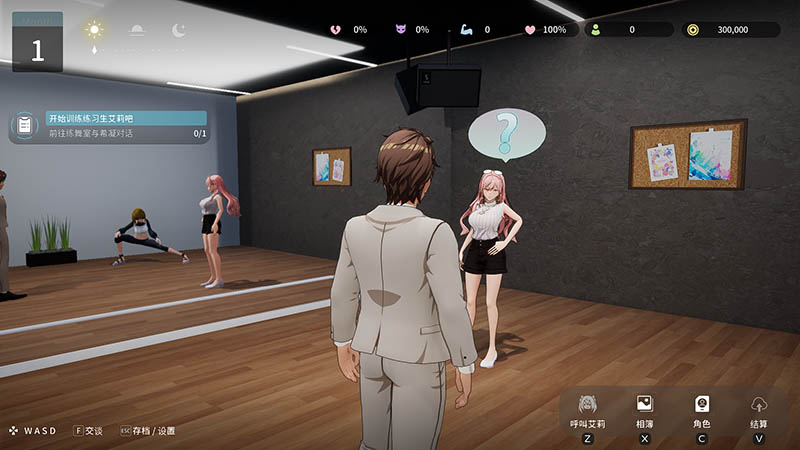
Task: Select the night moon icon
Action: (x=178, y=31)
